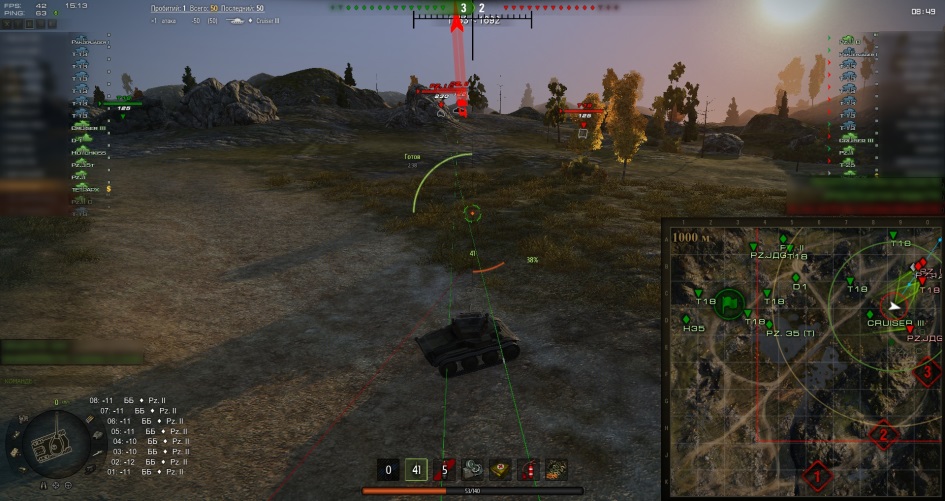The image size is (945, 501).
Task: Select red base marker 3 on the minimap
Action: (x=928, y=372)
